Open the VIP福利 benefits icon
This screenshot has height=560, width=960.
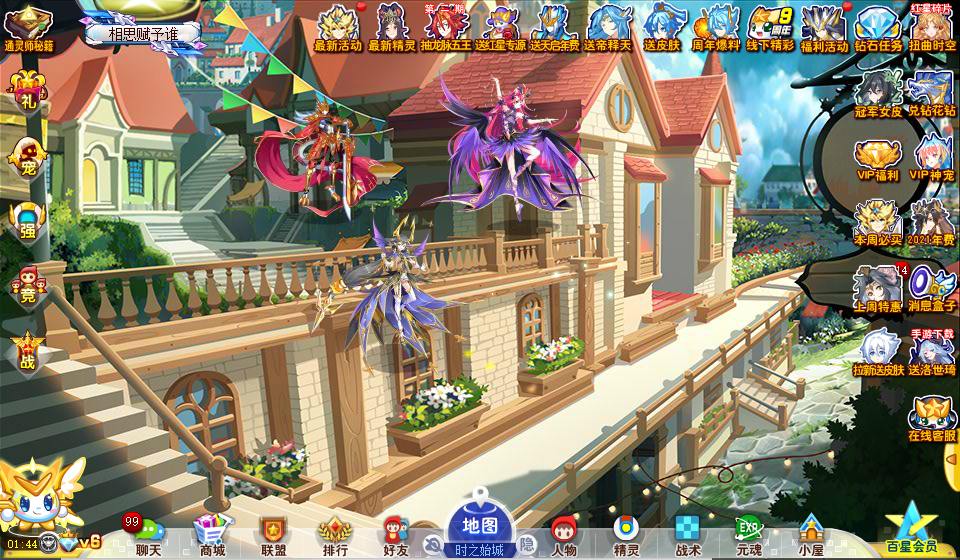point(878,162)
